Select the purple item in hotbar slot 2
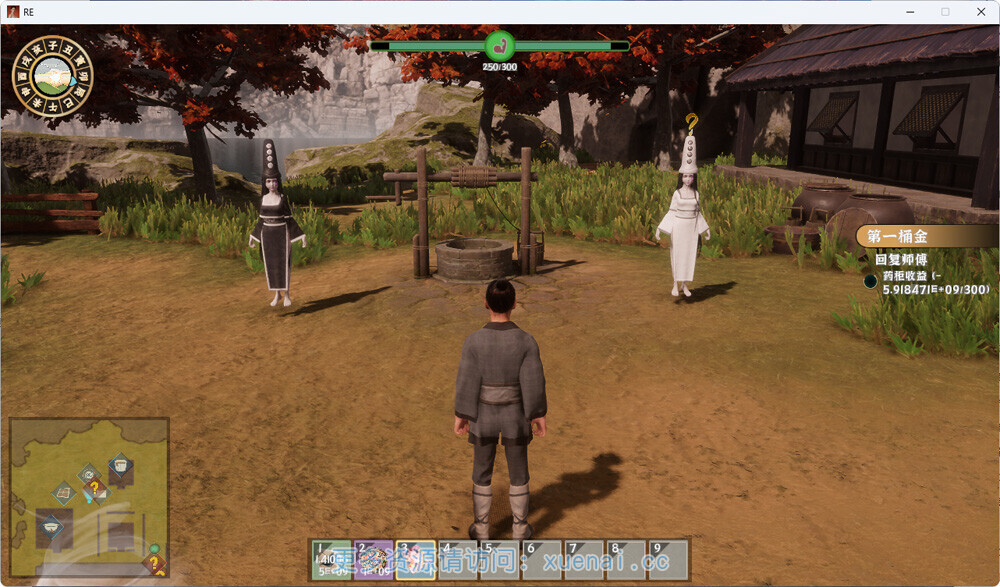The width and height of the screenshot is (1000, 587). (373, 560)
